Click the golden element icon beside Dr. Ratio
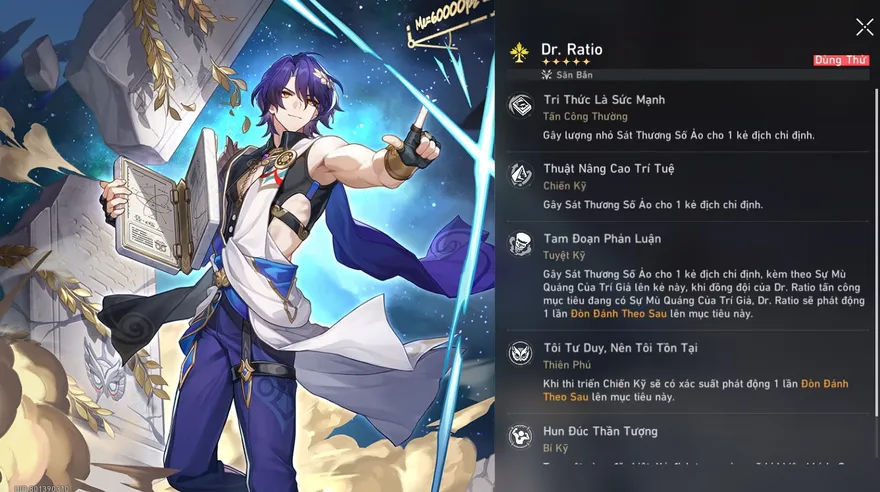Viewport: 880px width, 492px height. pos(519,51)
